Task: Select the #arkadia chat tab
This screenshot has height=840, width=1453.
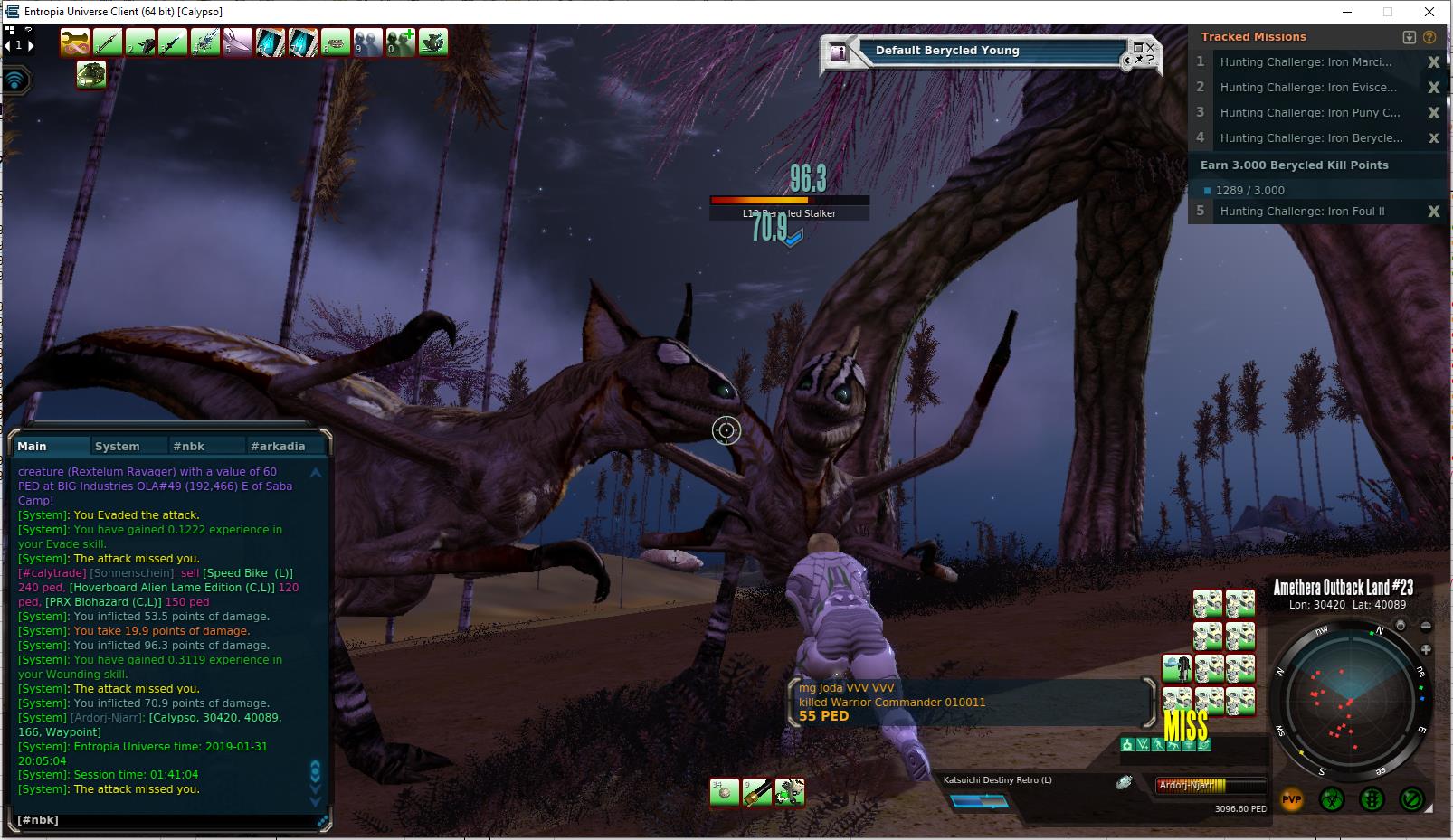Action: (278, 446)
